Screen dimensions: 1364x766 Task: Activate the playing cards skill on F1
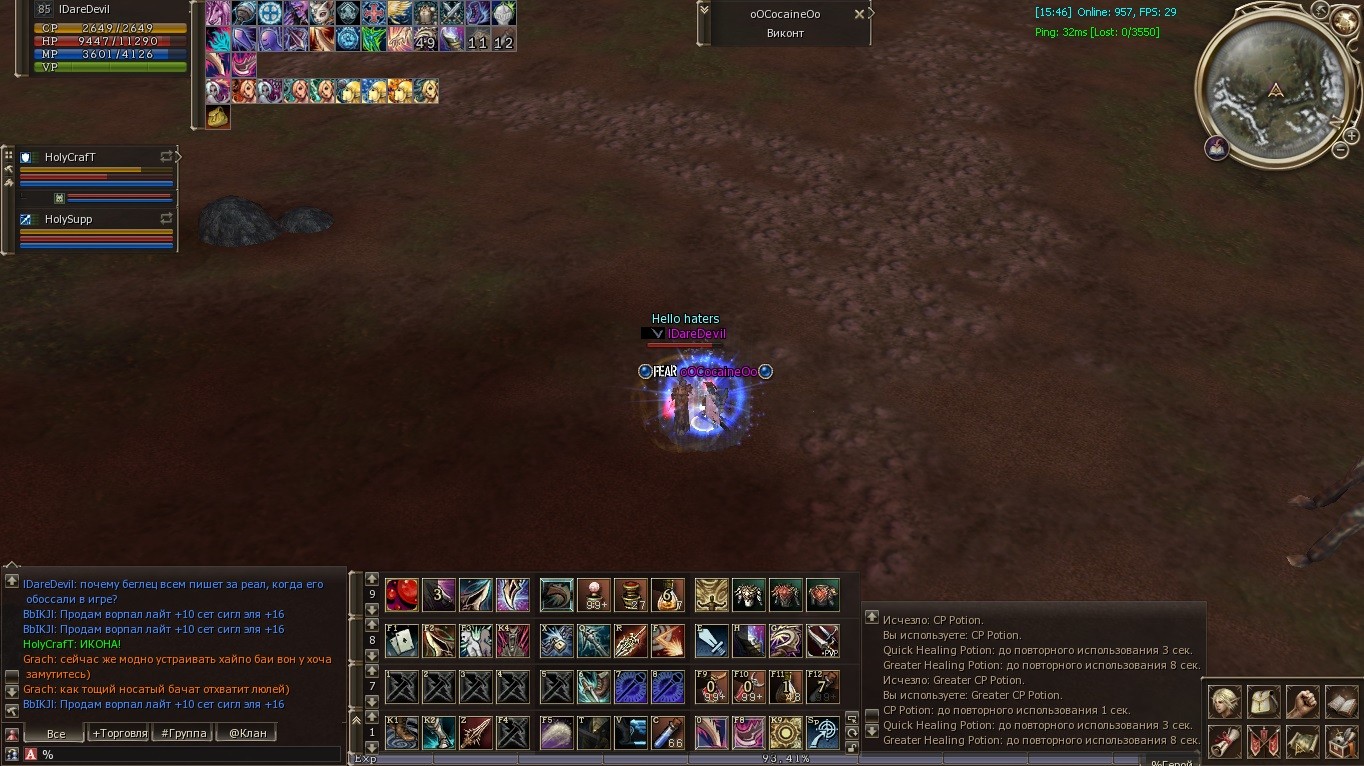tap(401, 640)
